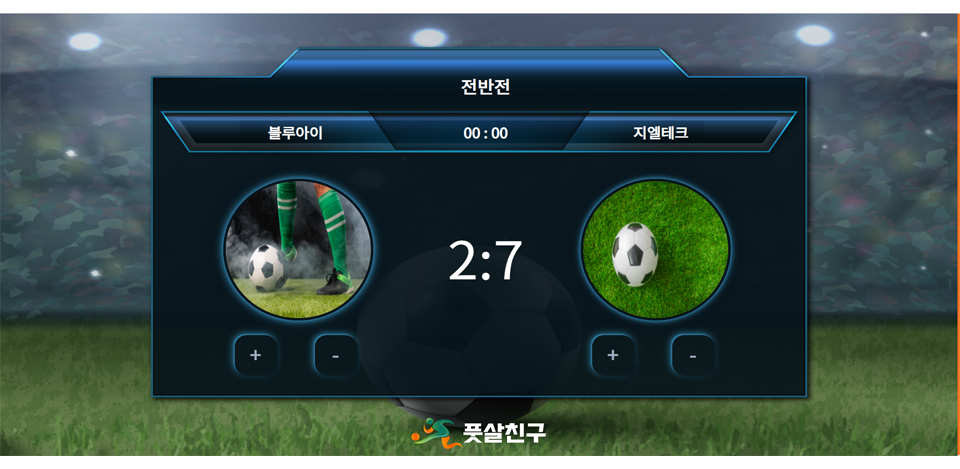Click the 지엘테크 soccer ball team image

click(655, 249)
